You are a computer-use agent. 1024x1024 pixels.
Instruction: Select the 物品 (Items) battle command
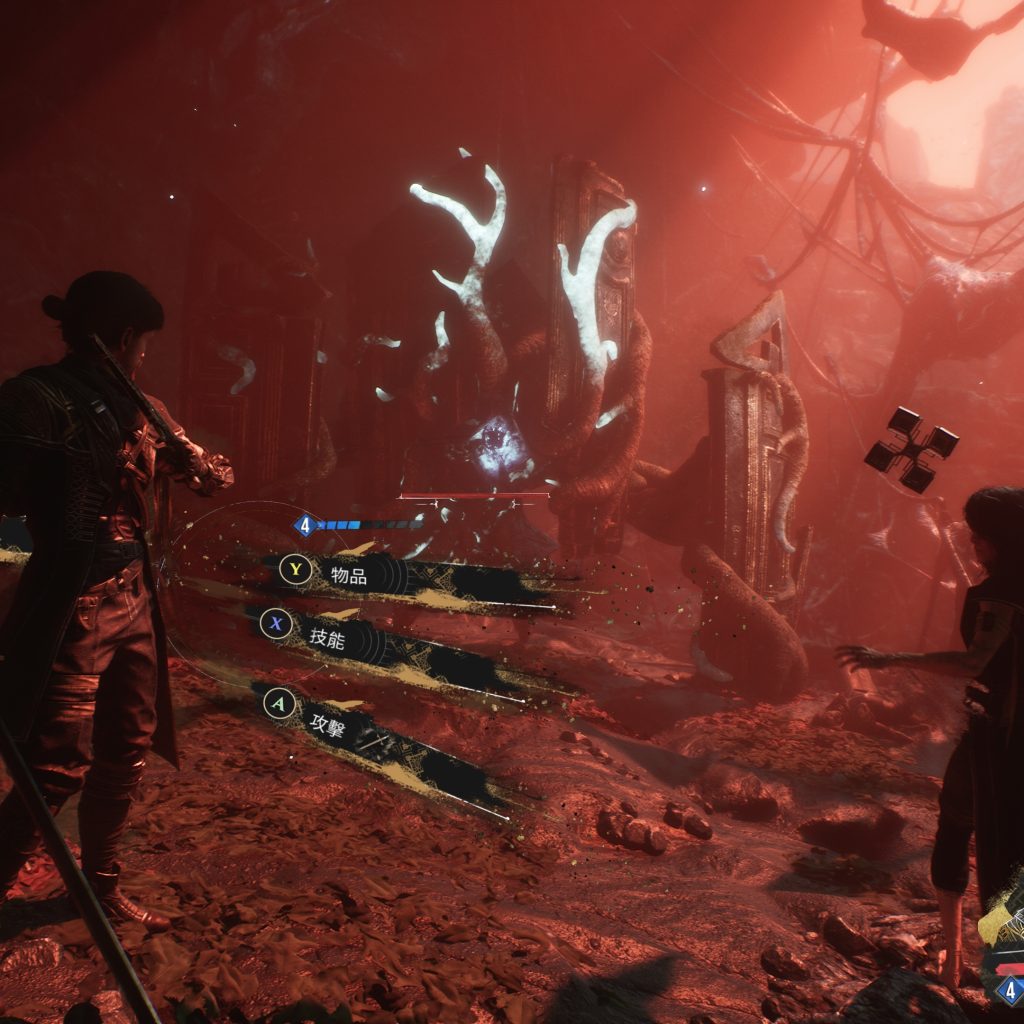coord(348,575)
